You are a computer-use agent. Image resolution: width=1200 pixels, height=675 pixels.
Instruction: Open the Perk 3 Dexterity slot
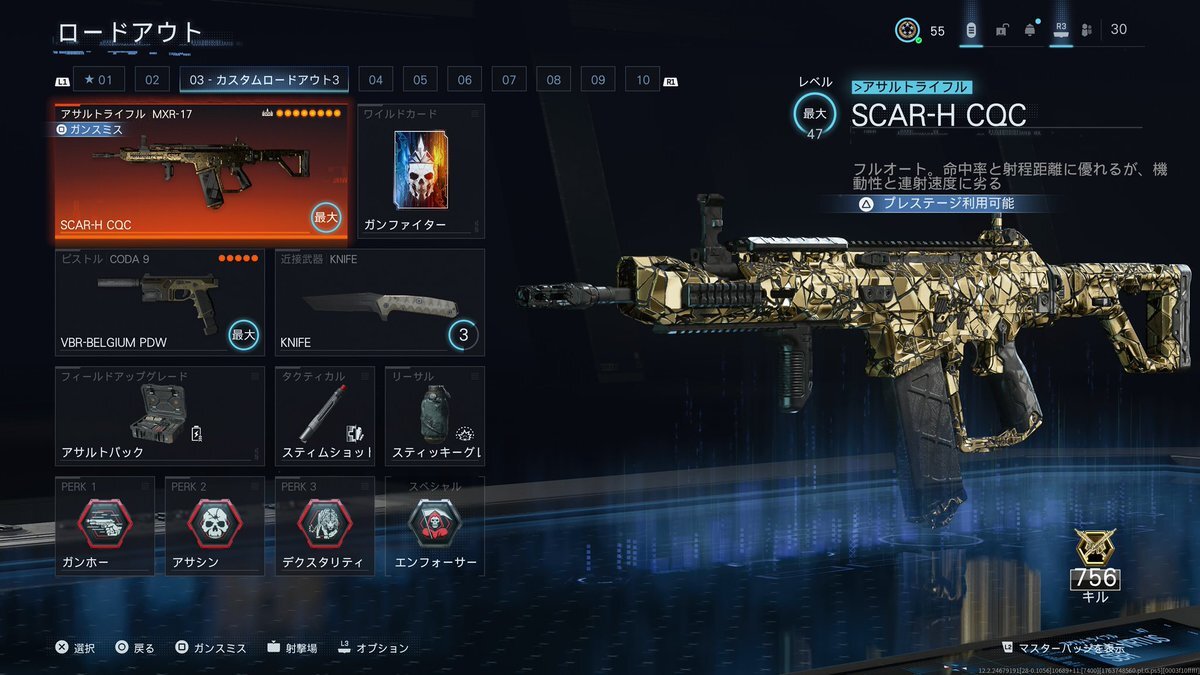tap(324, 526)
